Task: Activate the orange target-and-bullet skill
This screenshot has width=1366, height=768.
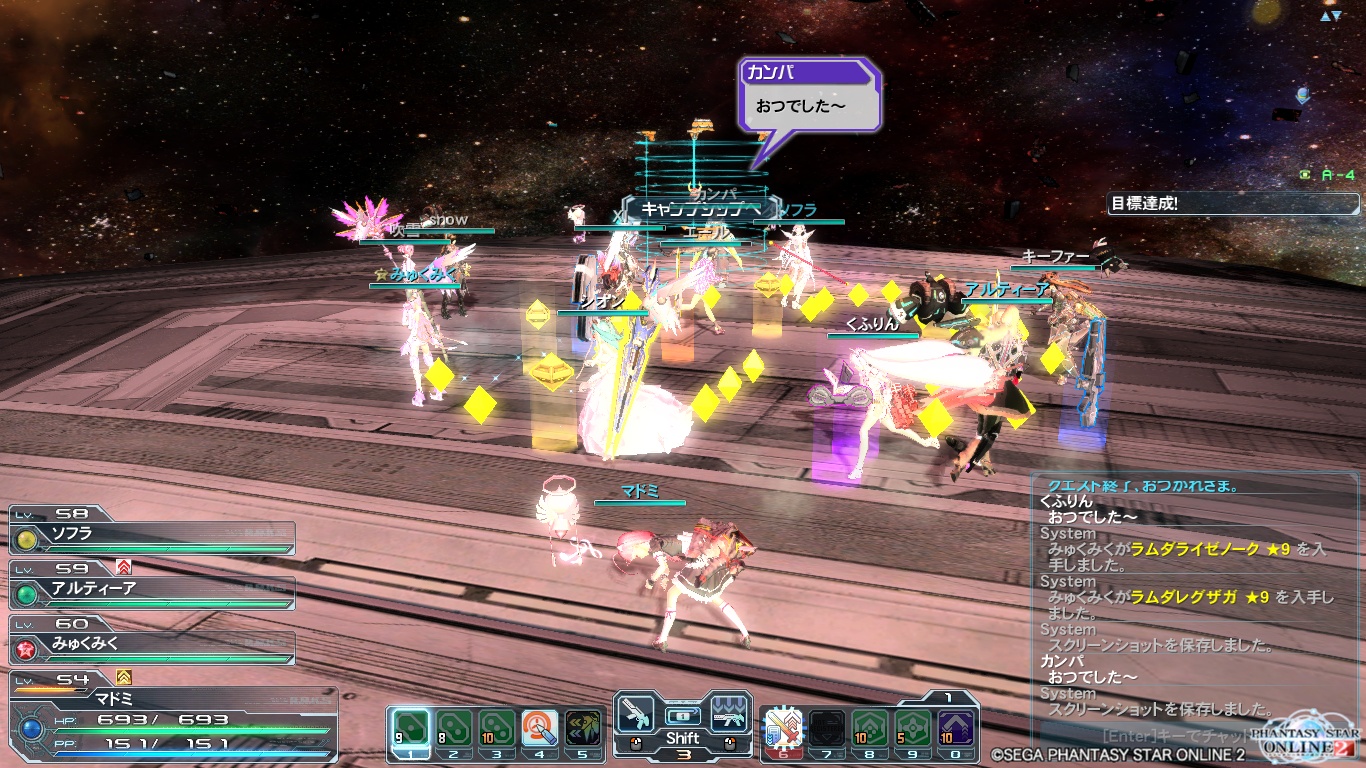Action: click(x=539, y=728)
